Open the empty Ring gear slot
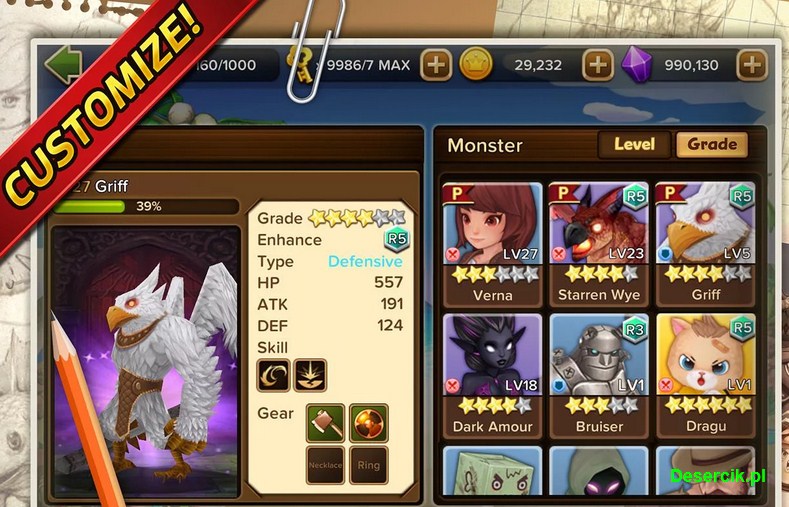 click(x=369, y=465)
